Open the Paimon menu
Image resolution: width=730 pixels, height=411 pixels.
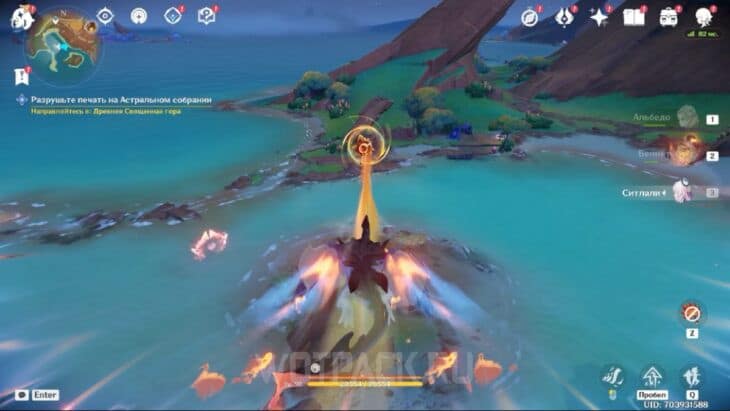tap(21, 16)
